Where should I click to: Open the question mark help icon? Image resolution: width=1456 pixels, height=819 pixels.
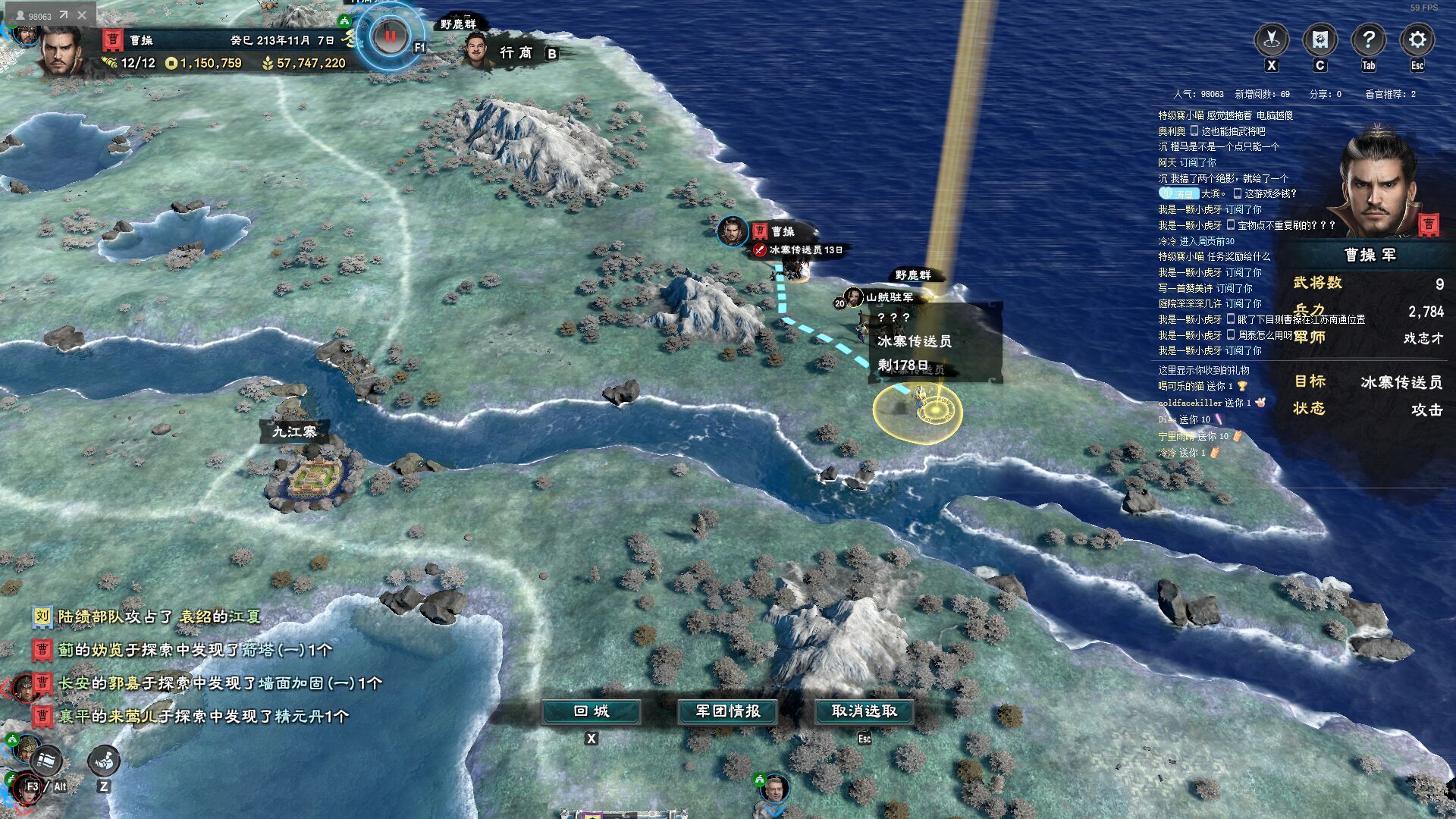[x=1368, y=39]
